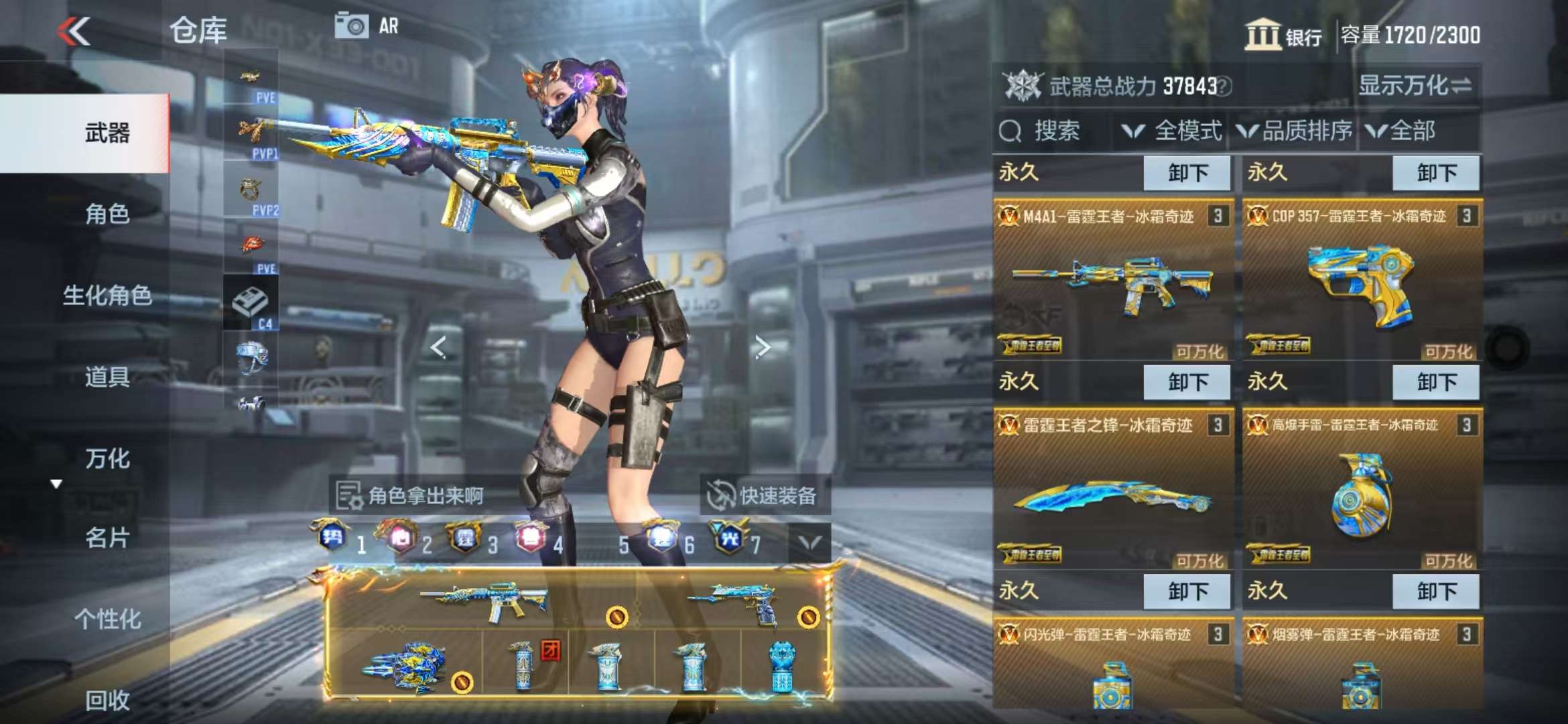Open the AR camera mode
Viewport: 1568px width, 724px height.
(367, 26)
